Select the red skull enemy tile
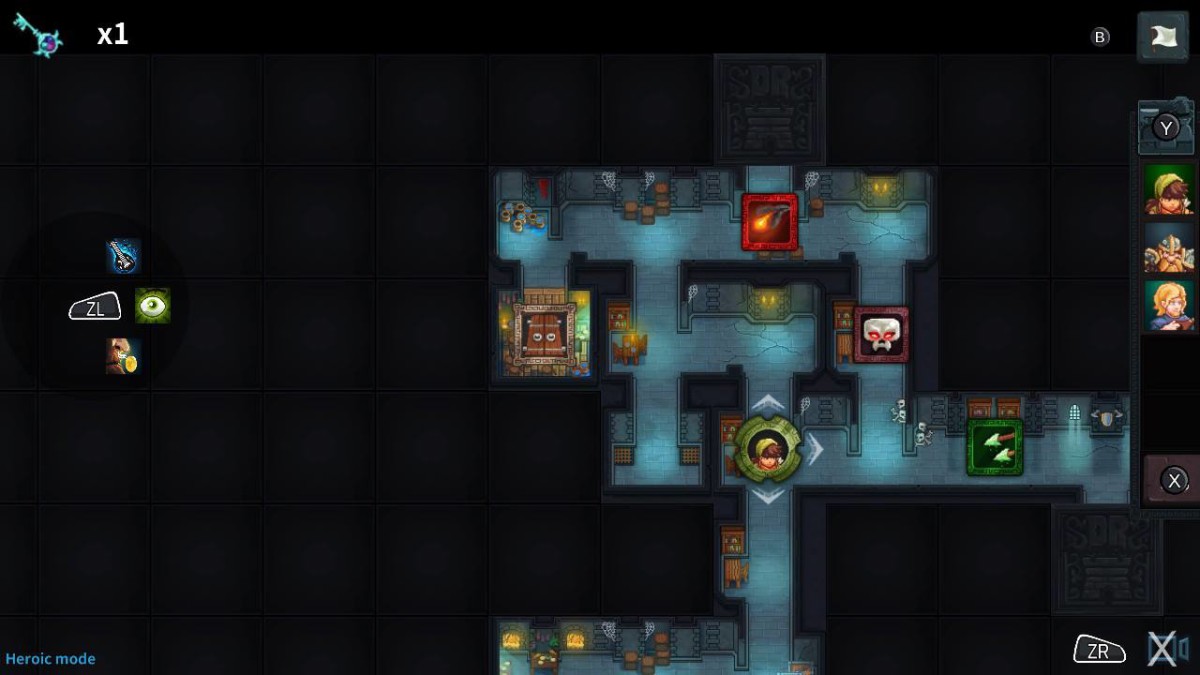 (x=881, y=334)
